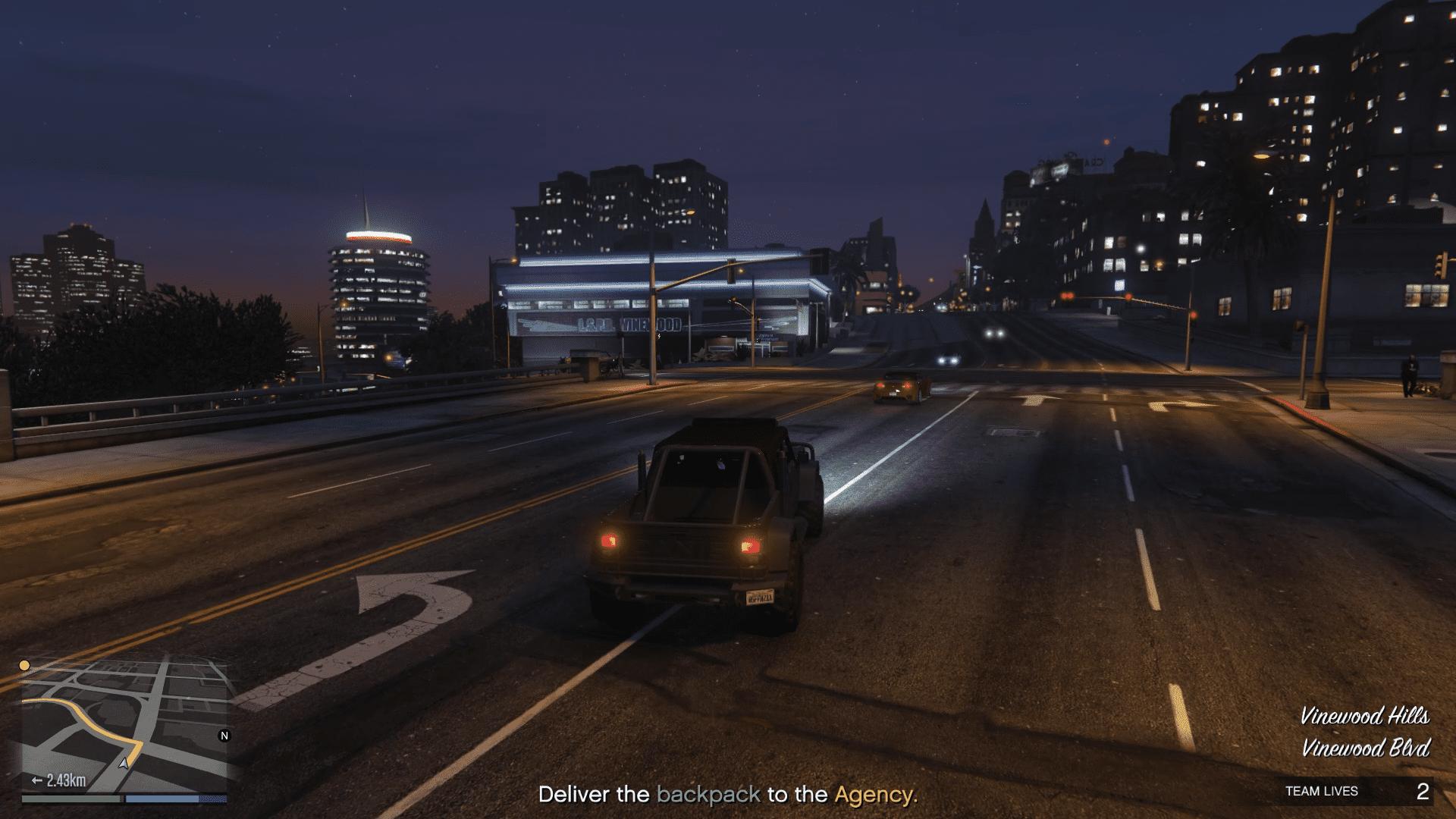Viewport: 1456px width, 819px height.
Task: Select the yellow waypoint dot on the minimap
Action: 26,664
